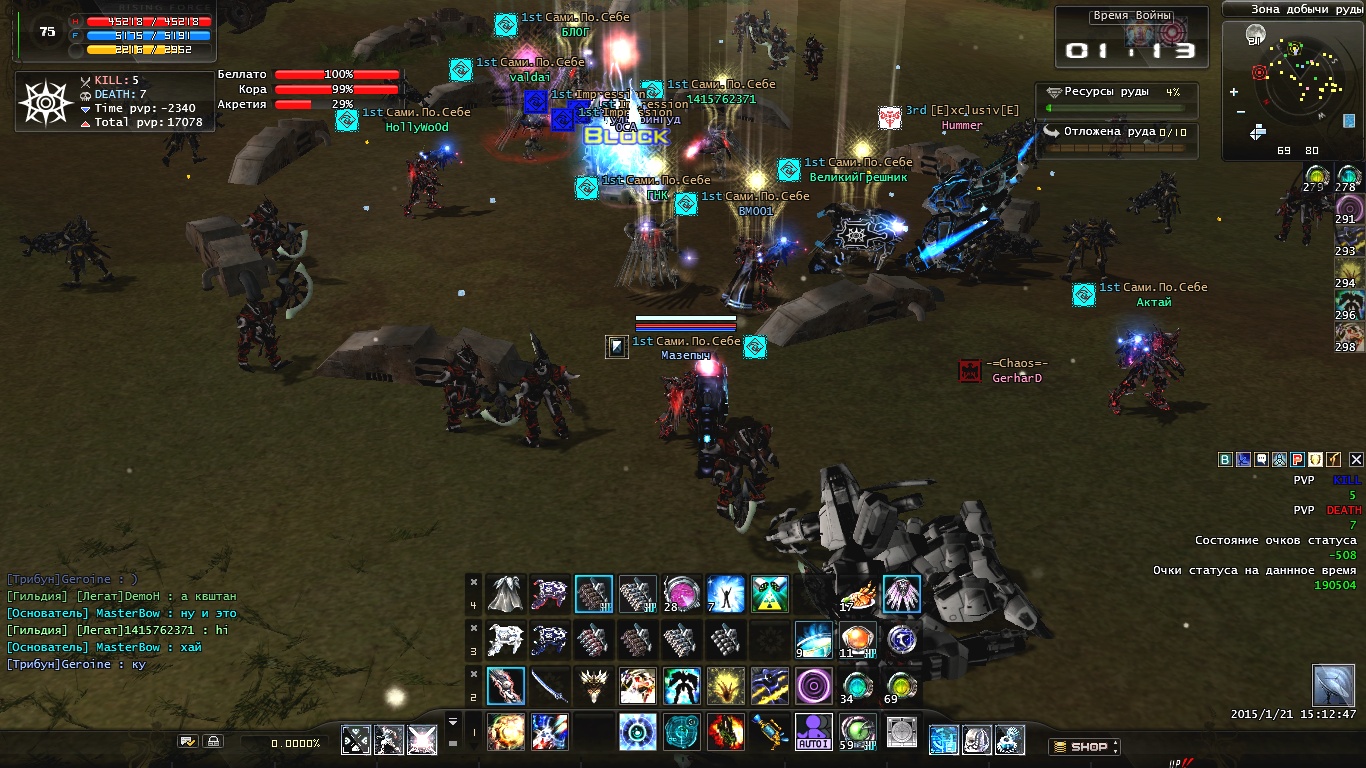1366x768 pixels.
Task: Select the blue sword hotbar slot
Action: click(x=550, y=686)
